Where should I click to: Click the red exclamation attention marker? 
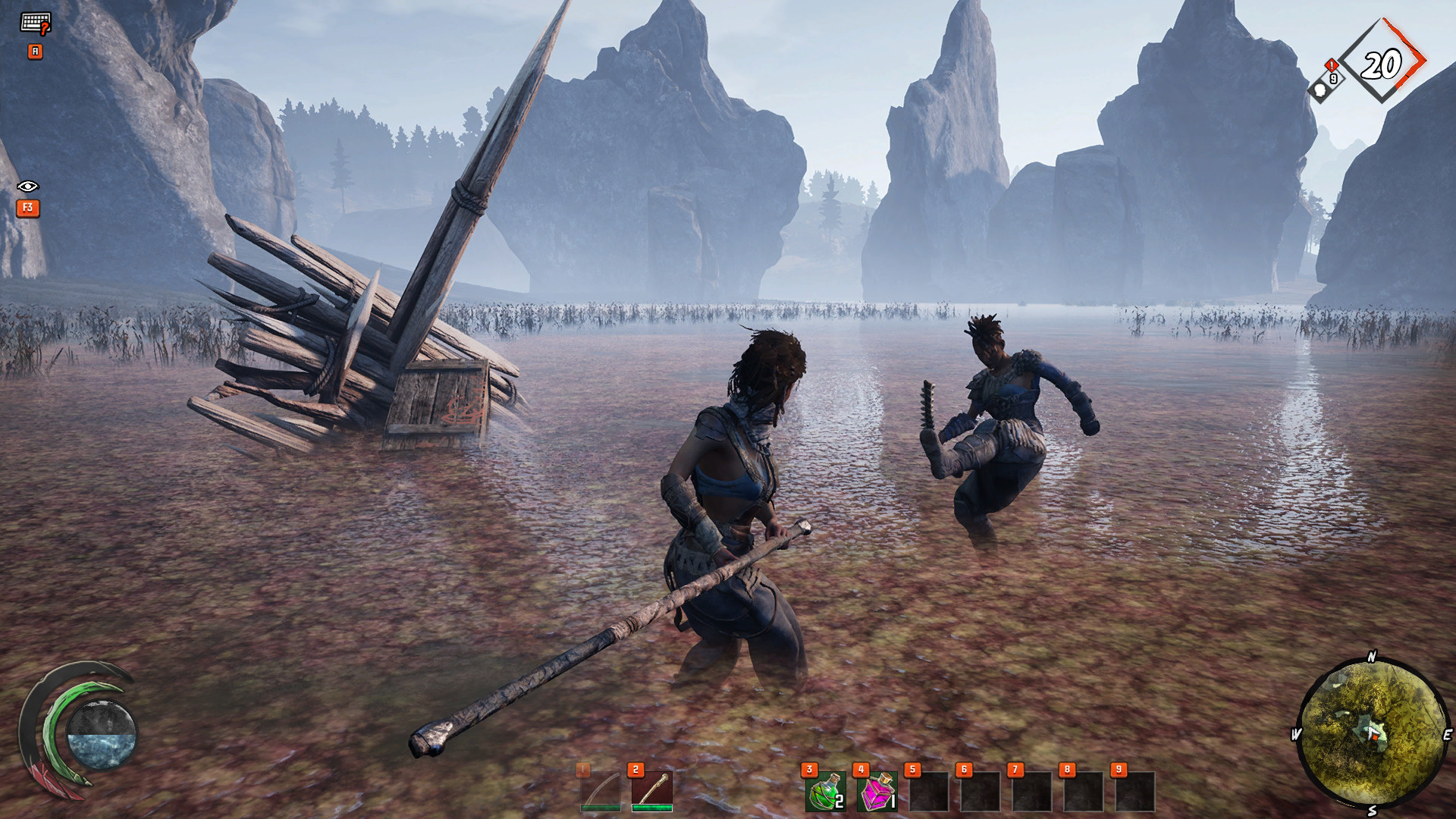(x=1331, y=66)
